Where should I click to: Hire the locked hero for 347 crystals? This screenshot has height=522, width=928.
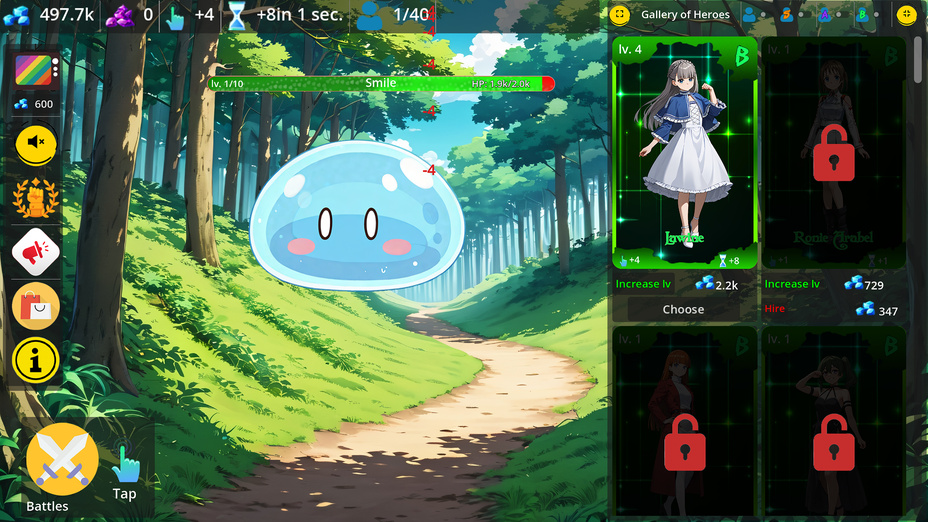tap(831, 310)
